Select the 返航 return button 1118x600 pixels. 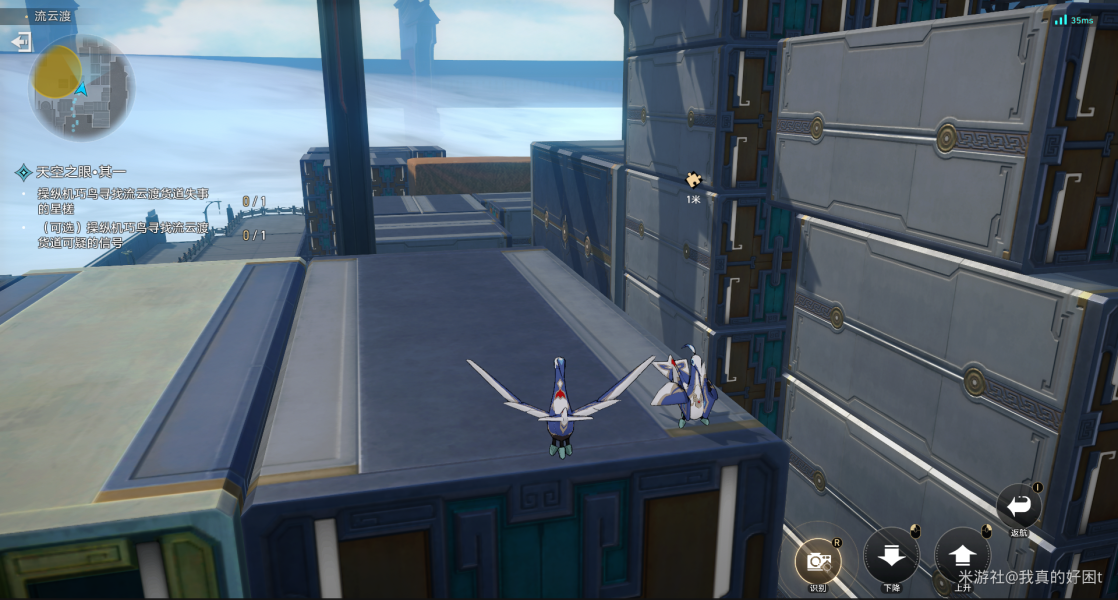pos(1018,505)
